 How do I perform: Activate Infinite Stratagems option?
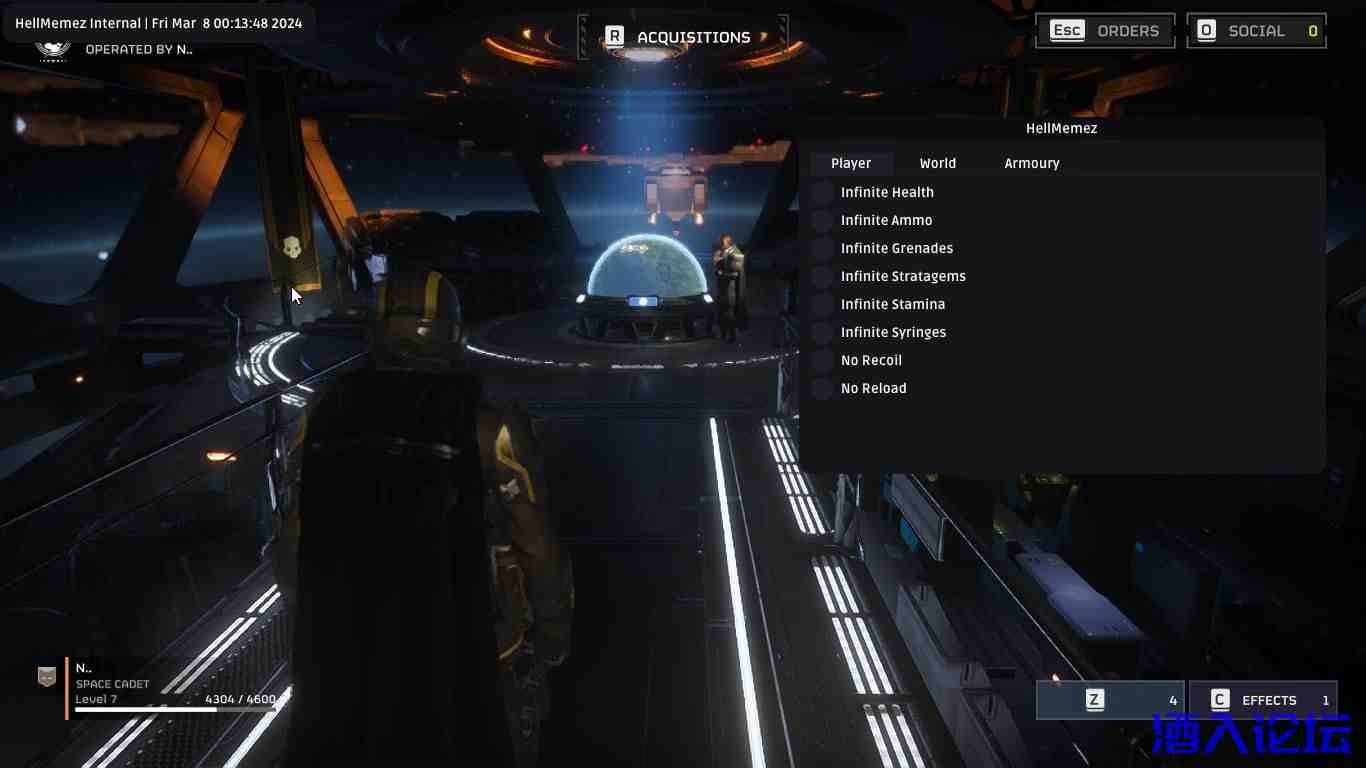823,276
